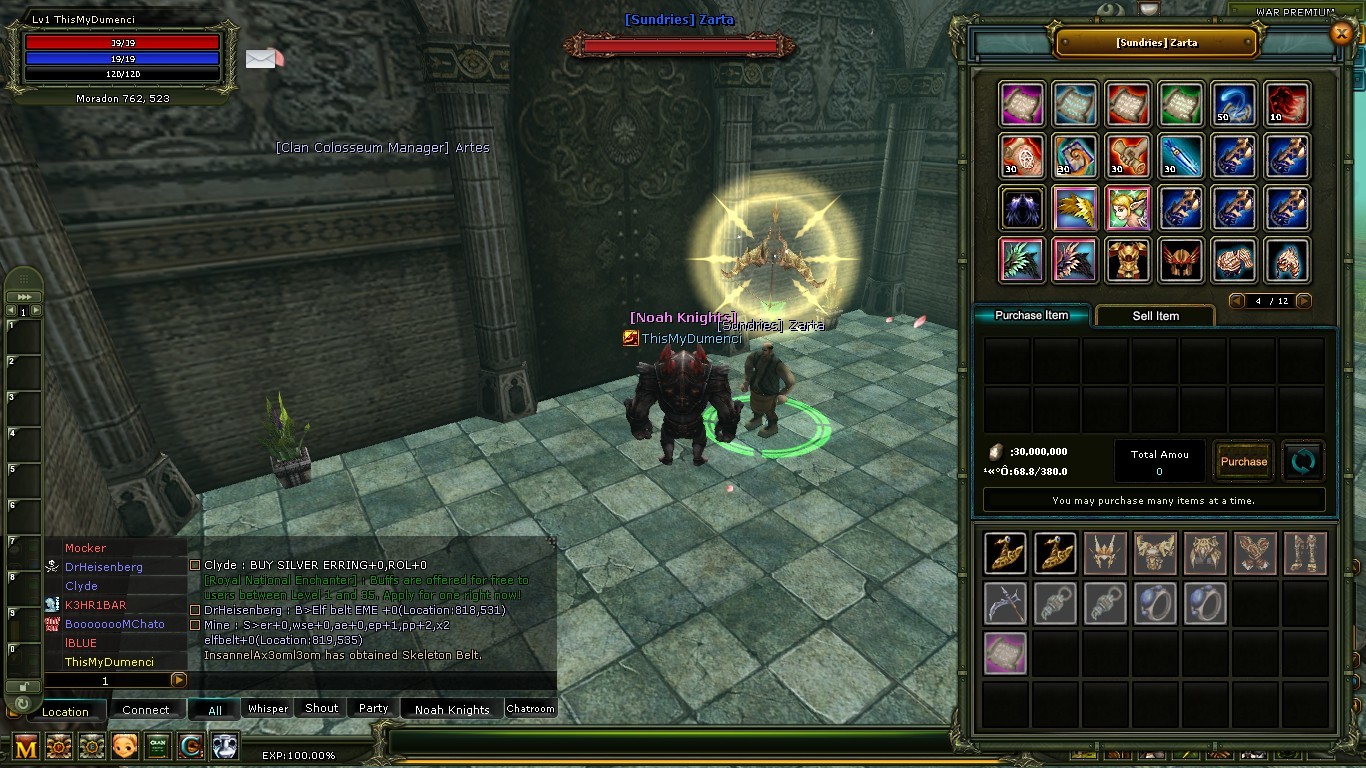Open the mail envelope notification

click(263, 59)
